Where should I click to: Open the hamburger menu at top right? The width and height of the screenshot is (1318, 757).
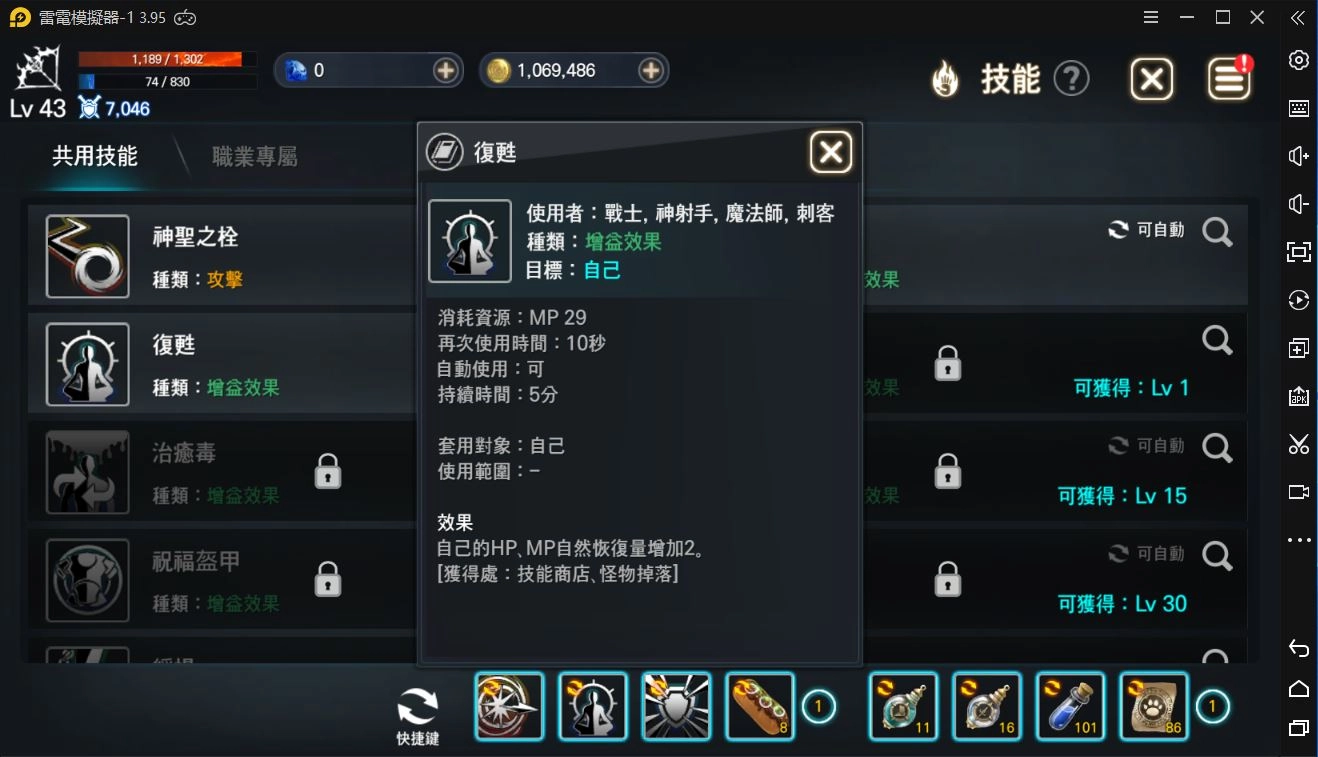click(x=1150, y=17)
